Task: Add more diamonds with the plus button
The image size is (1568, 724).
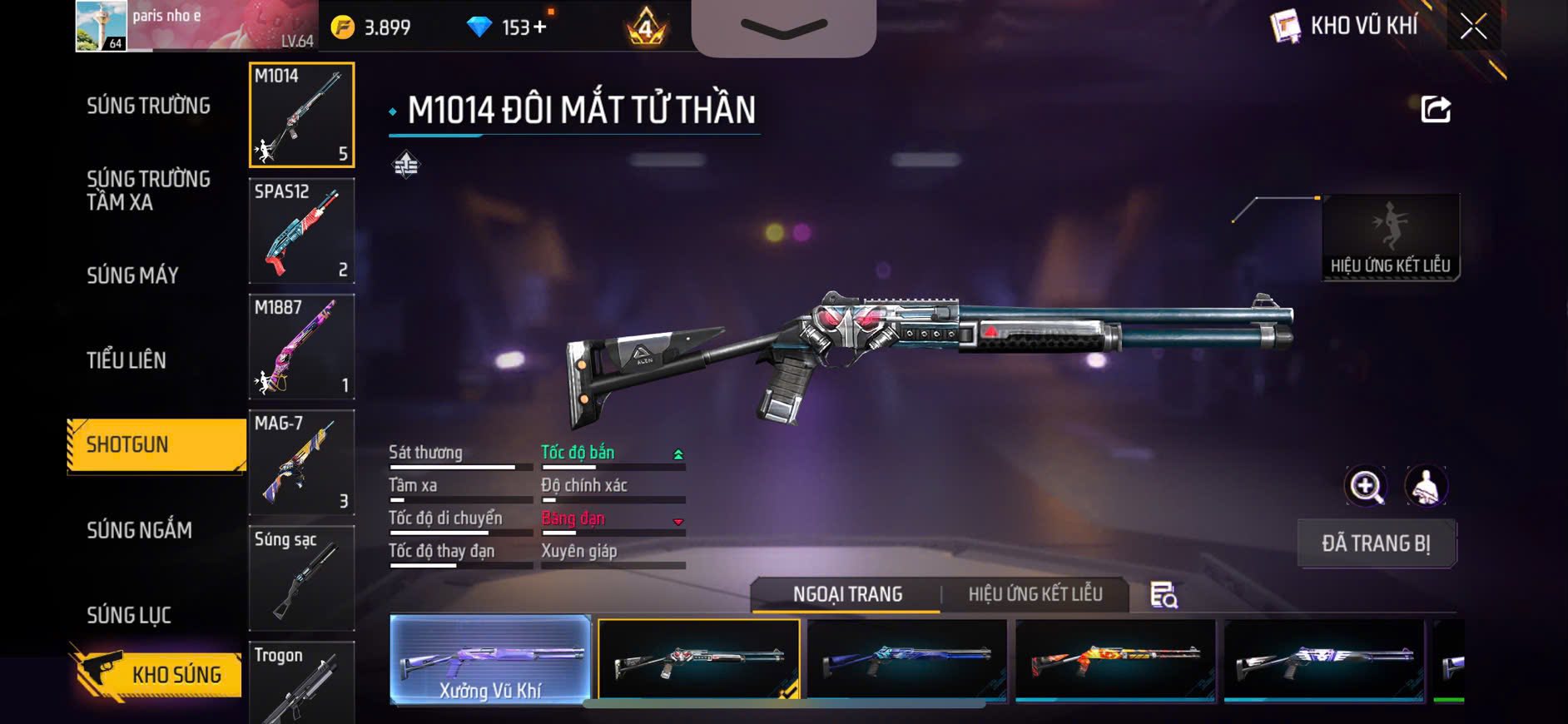Action: pos(540,27)
